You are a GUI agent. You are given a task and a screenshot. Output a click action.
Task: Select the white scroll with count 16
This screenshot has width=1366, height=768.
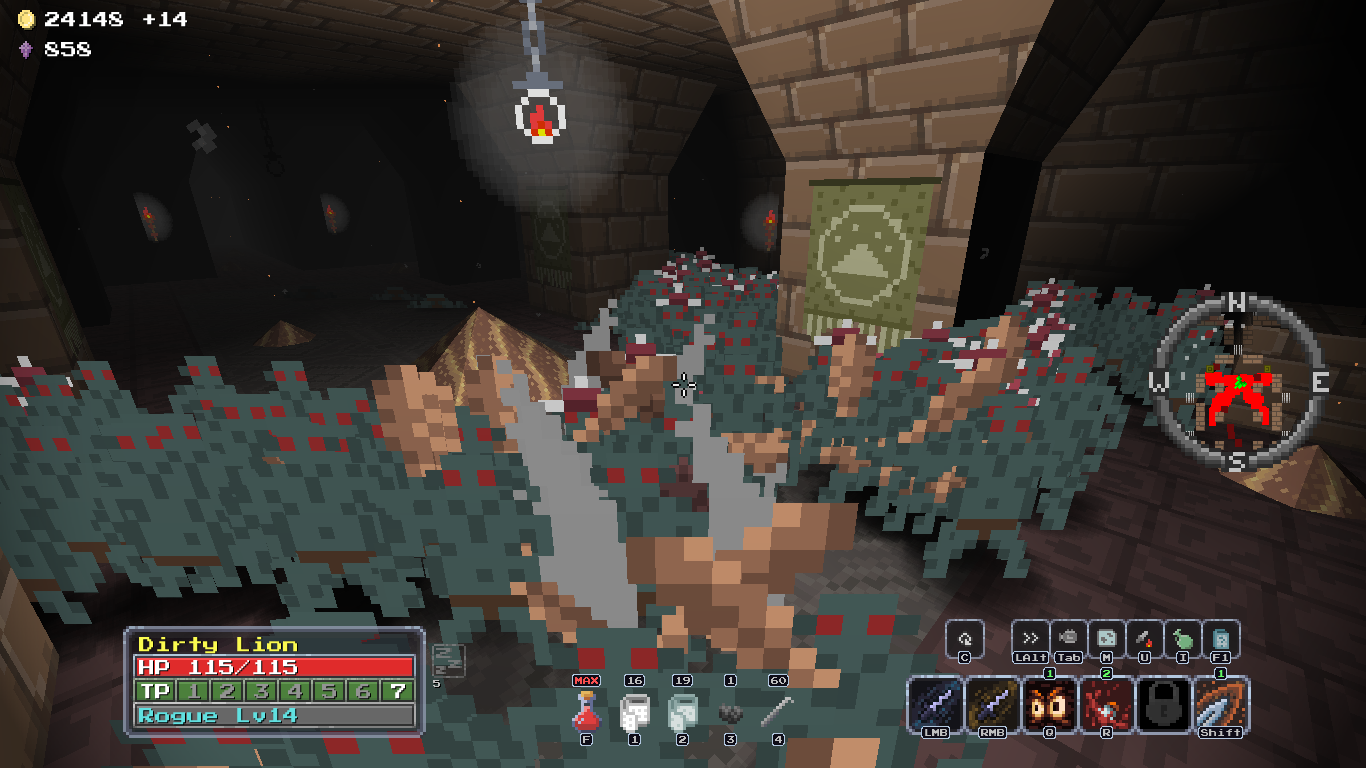(634, 712)
